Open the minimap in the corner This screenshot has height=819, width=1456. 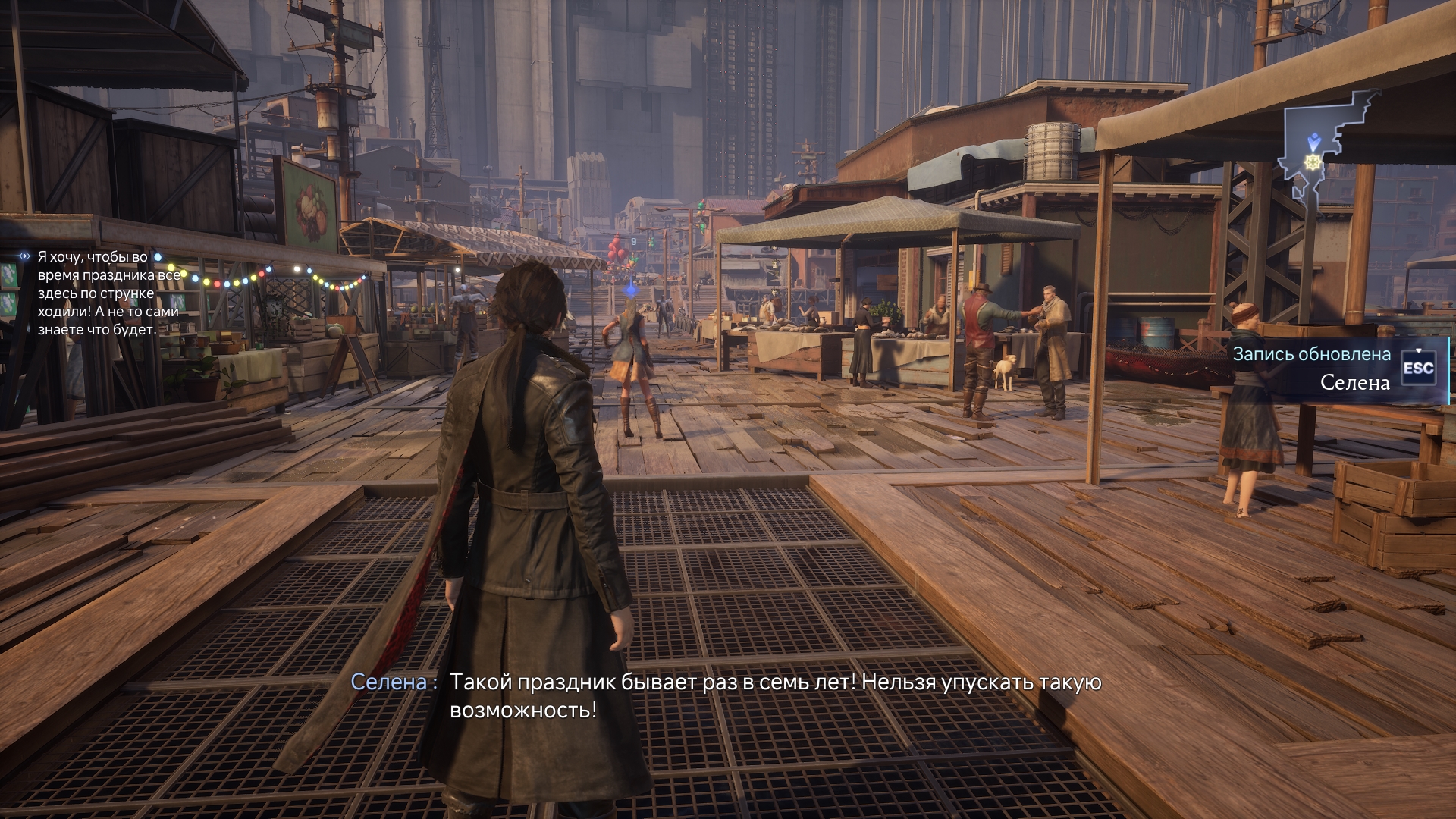[x=1327, y=152]
